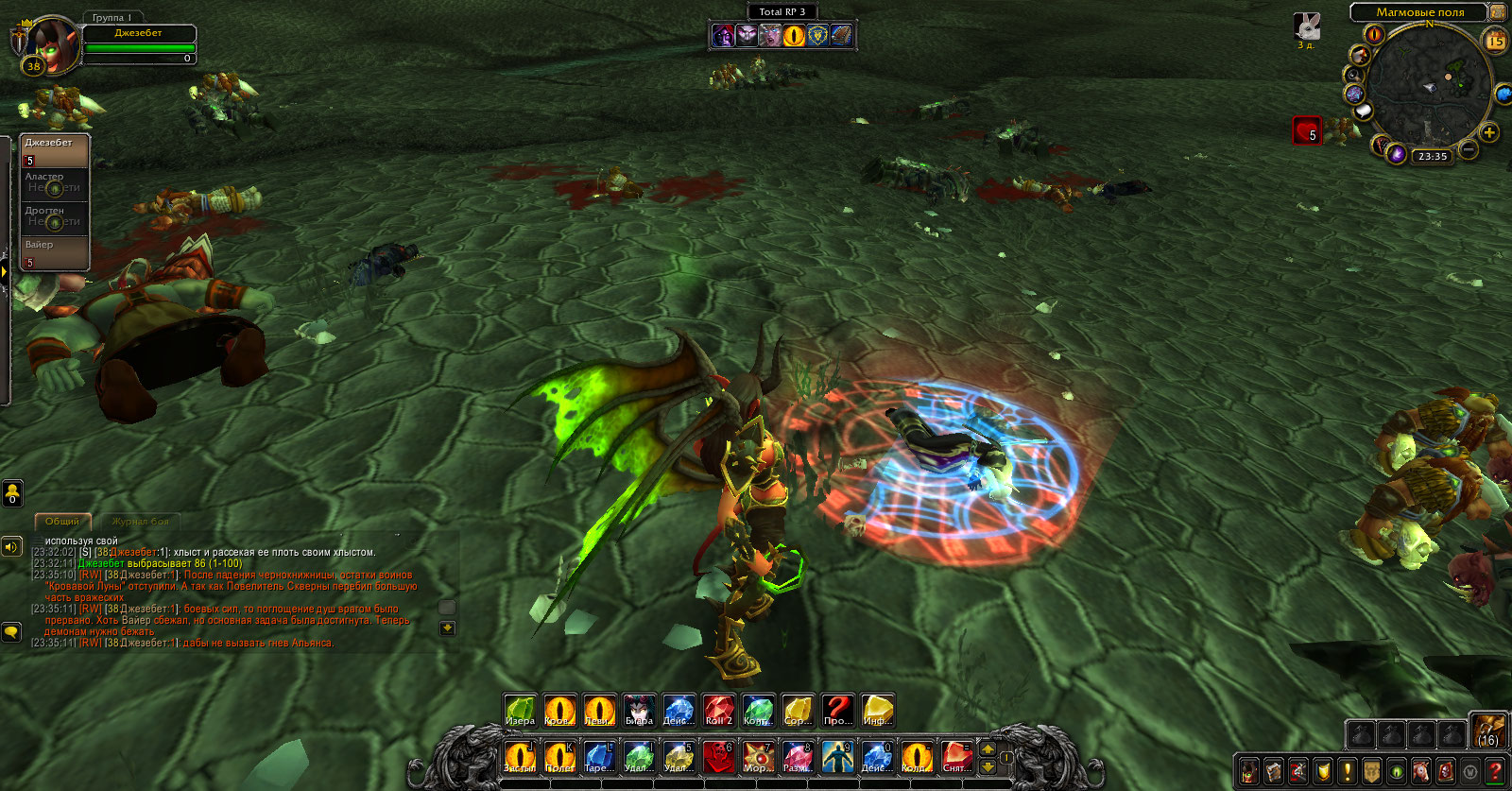Viewport: 1512px width, 791px height.
Task: Activate the Изера green gem macro
Action: [x=520, y=711]
